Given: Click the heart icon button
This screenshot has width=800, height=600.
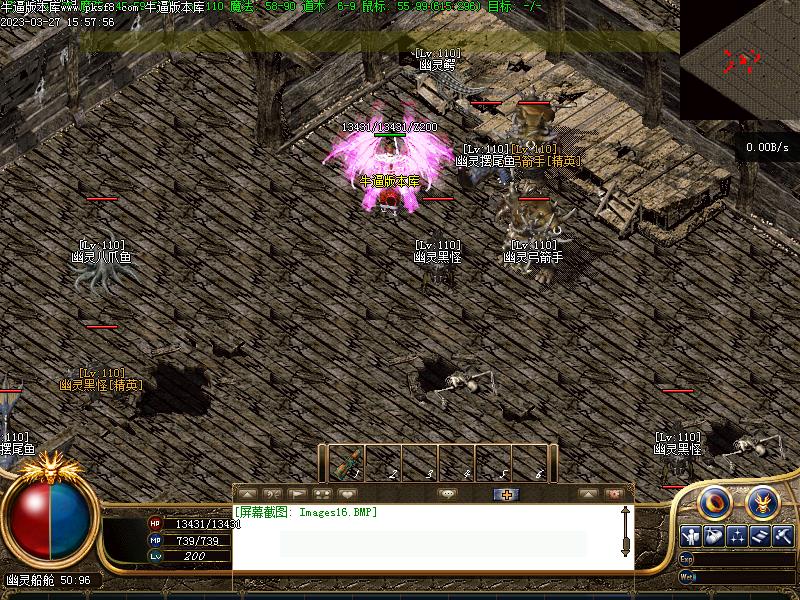Looking at the screenshot, I should click(x=348, y=494).
